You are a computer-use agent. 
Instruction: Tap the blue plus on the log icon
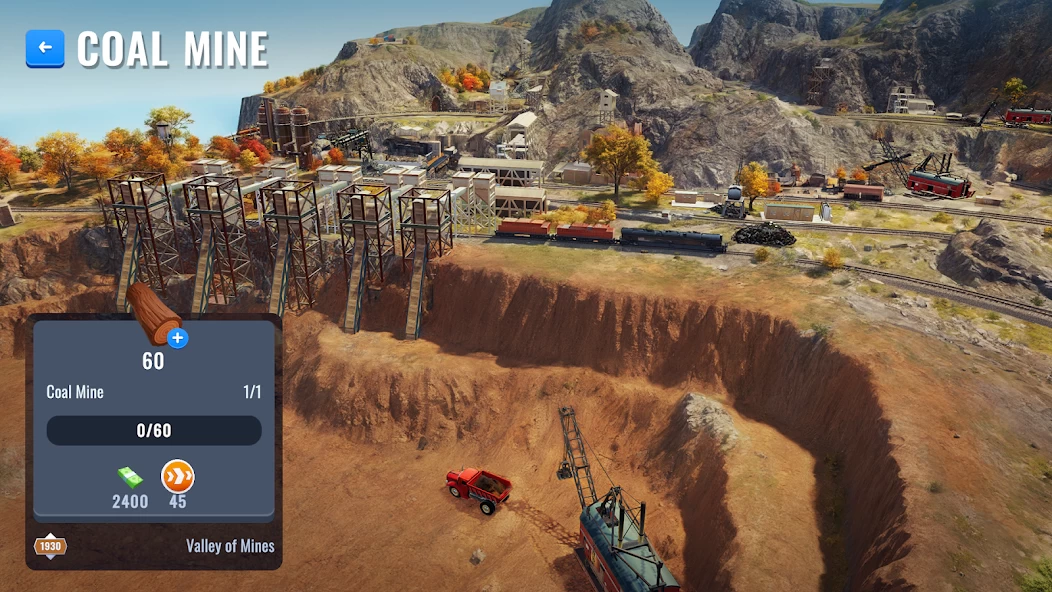click(178, 338)
